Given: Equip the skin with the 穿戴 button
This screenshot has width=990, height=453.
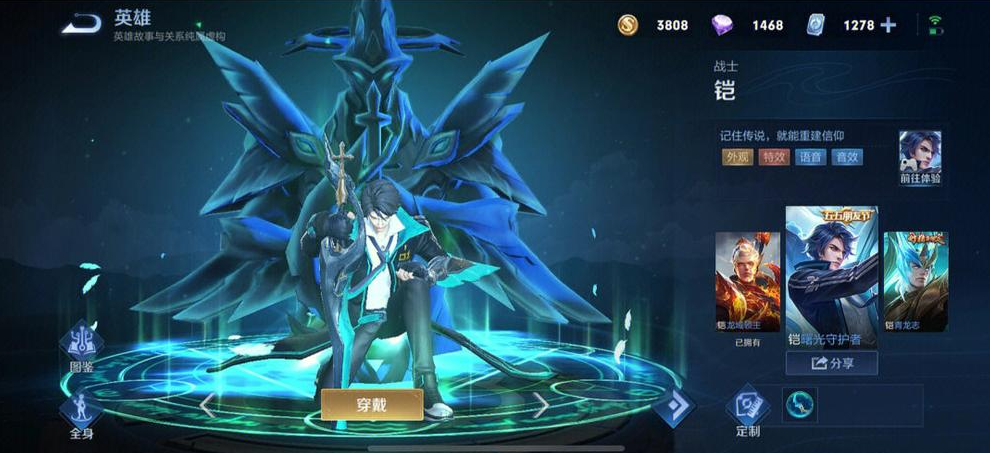Looking at the screenshot, I should point(371,404).
